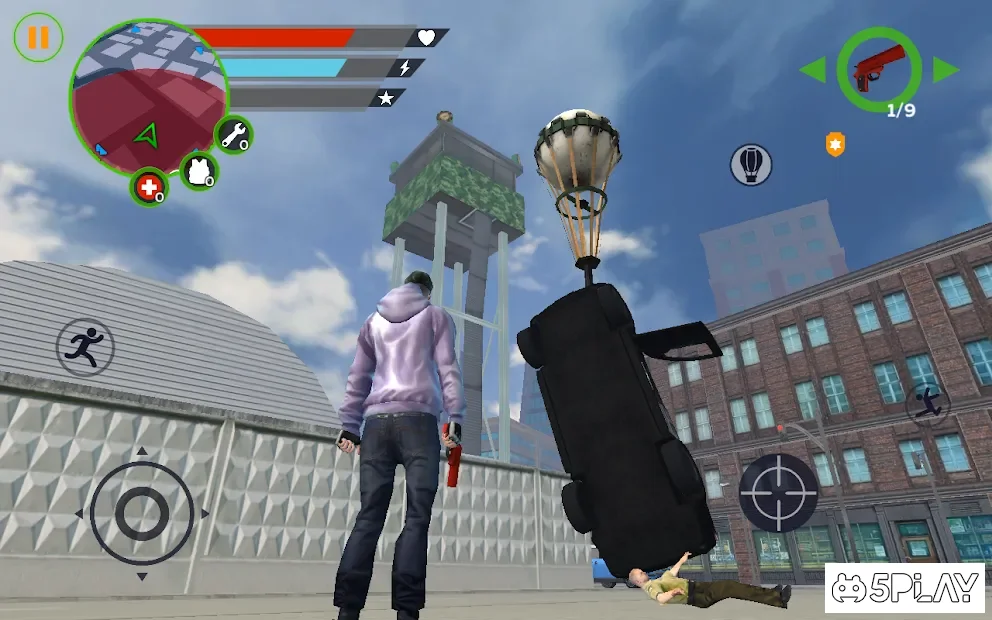Screen dimensions: 992x620
Task: Tap the jumping figure action button
Action: click(x=928, y=403)
